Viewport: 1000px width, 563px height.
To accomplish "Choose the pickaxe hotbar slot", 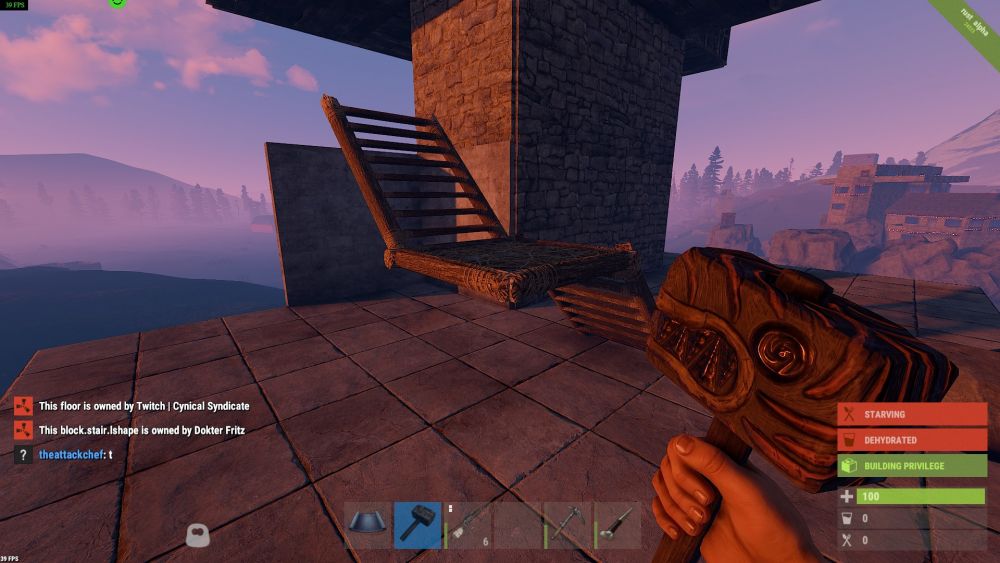I will point(568,525).
